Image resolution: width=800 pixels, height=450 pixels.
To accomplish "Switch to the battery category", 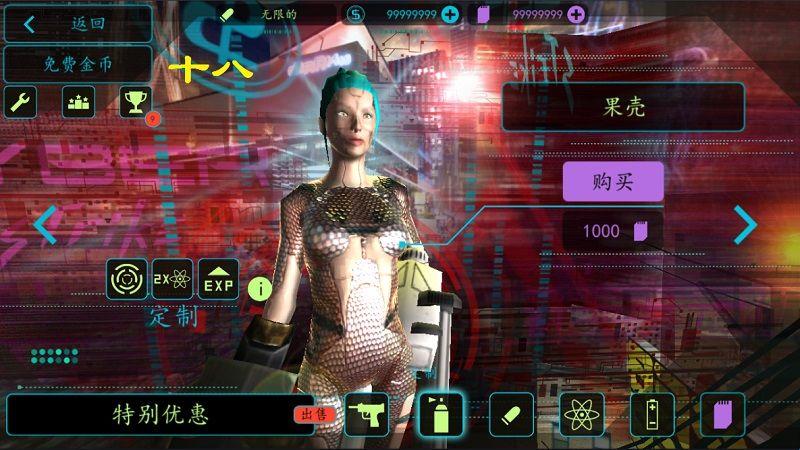I will tap(651, 414).
